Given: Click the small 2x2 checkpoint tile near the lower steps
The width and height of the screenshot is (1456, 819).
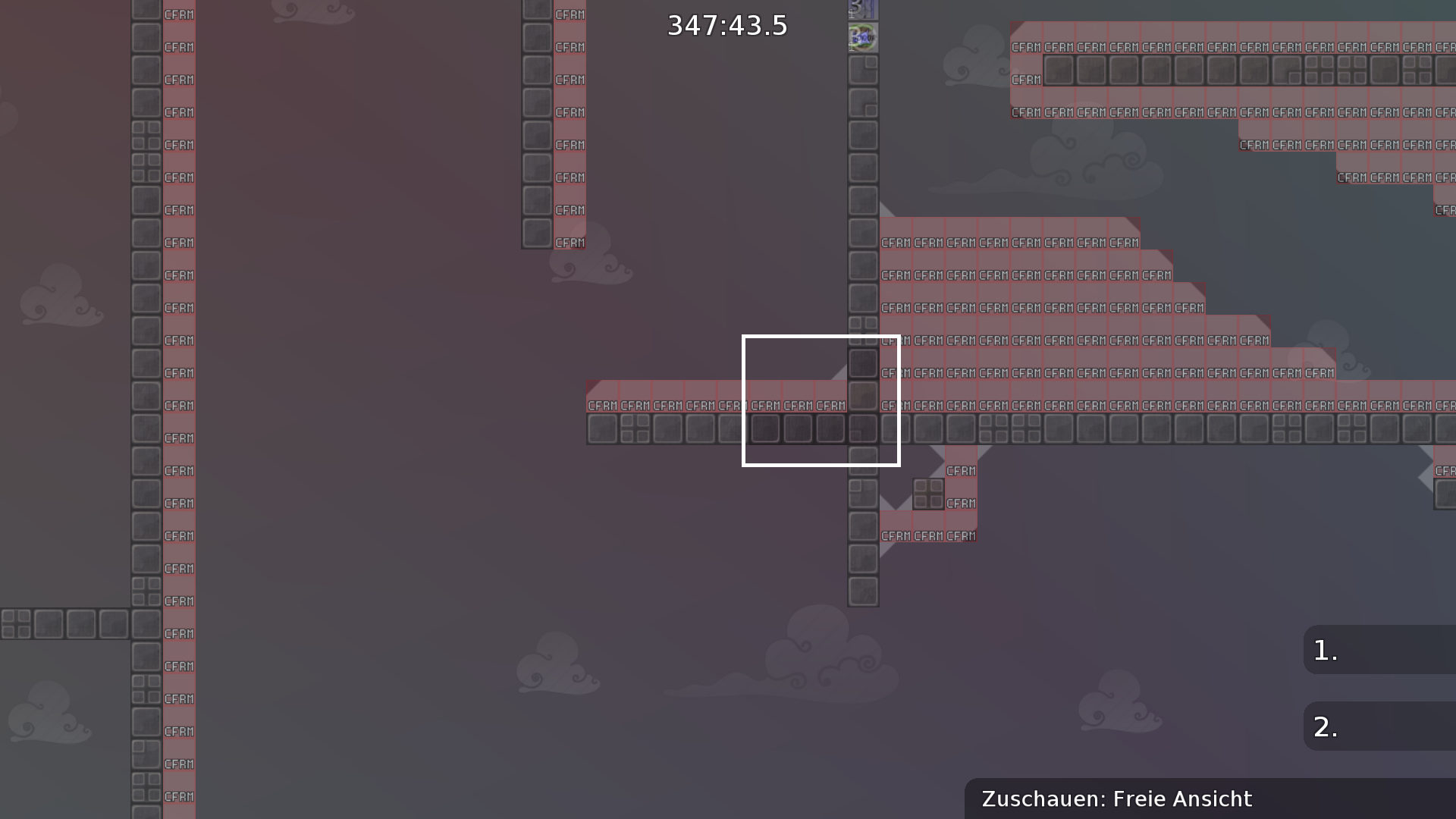Looking at the screenshot, I should [928, 493].
